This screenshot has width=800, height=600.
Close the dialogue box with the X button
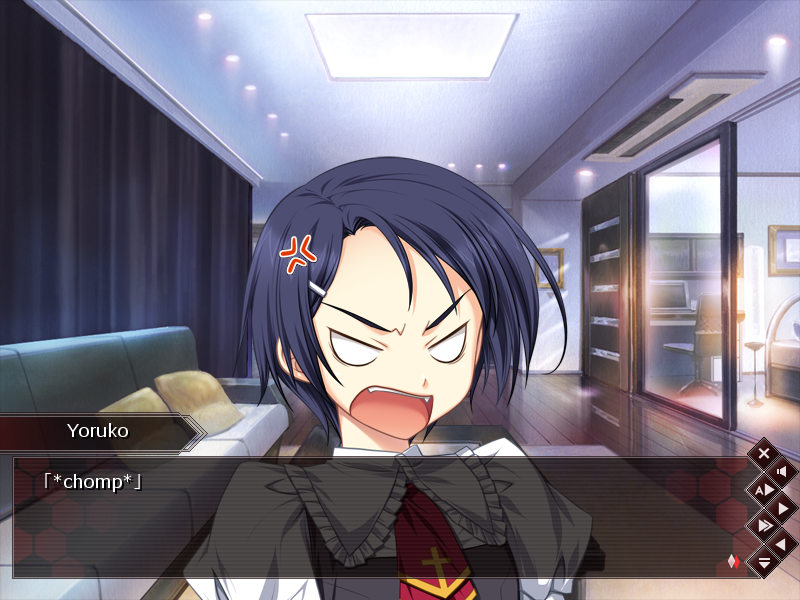click(x=764, y=453)
